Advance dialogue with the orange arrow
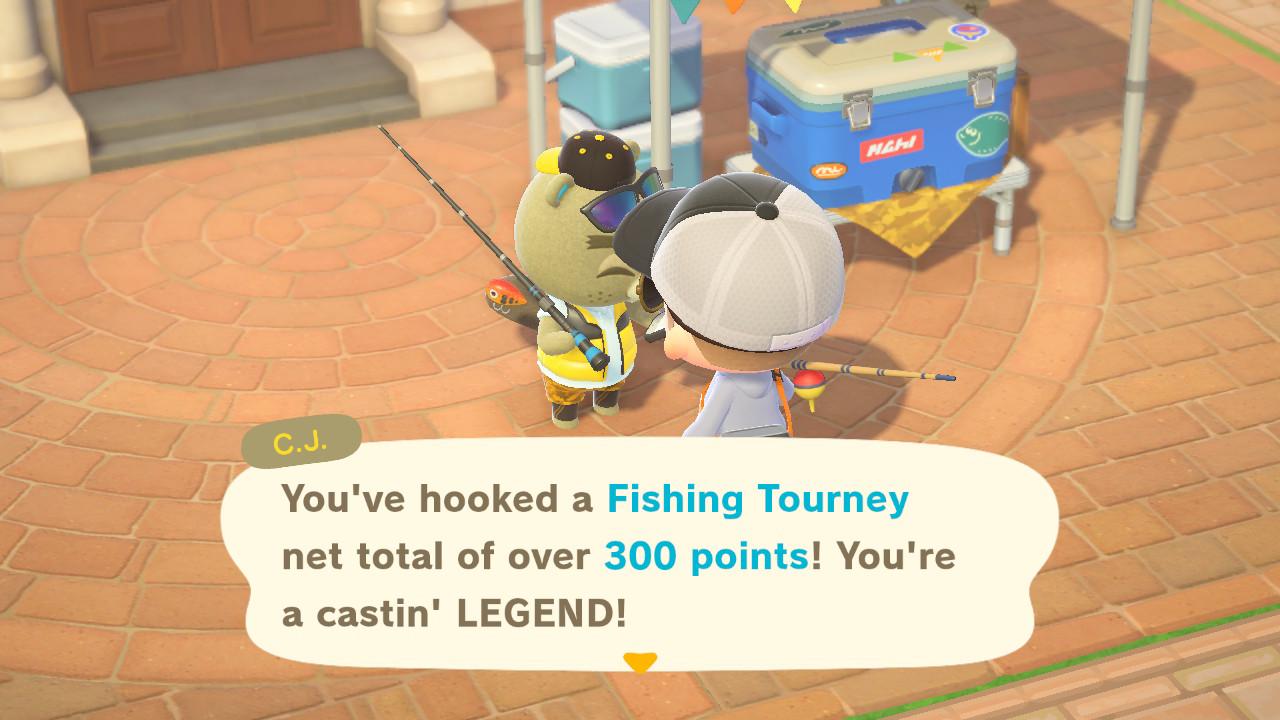1280x720 pixels. 640,662
